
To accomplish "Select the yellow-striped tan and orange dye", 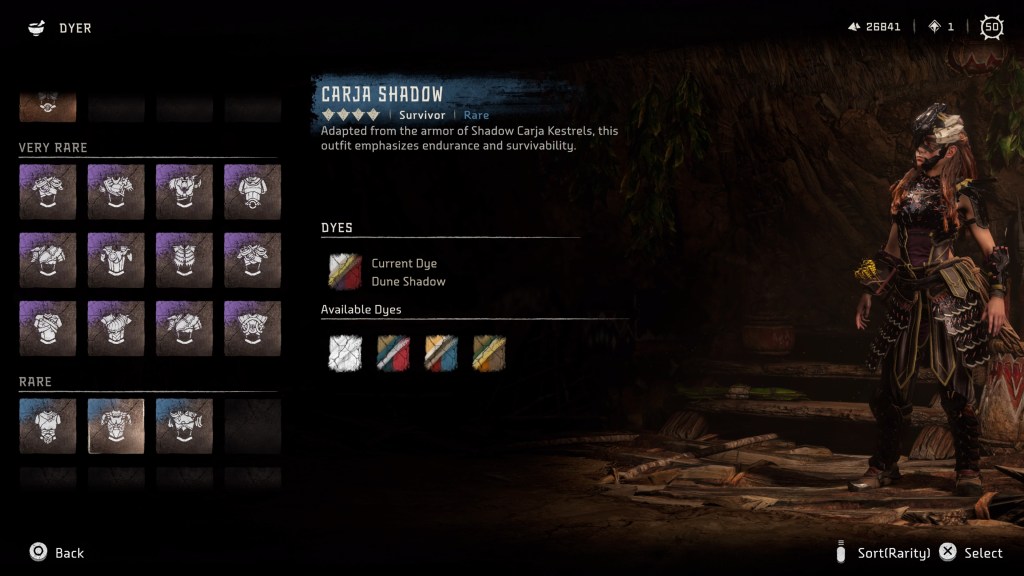I will click(x=489, y=353).
